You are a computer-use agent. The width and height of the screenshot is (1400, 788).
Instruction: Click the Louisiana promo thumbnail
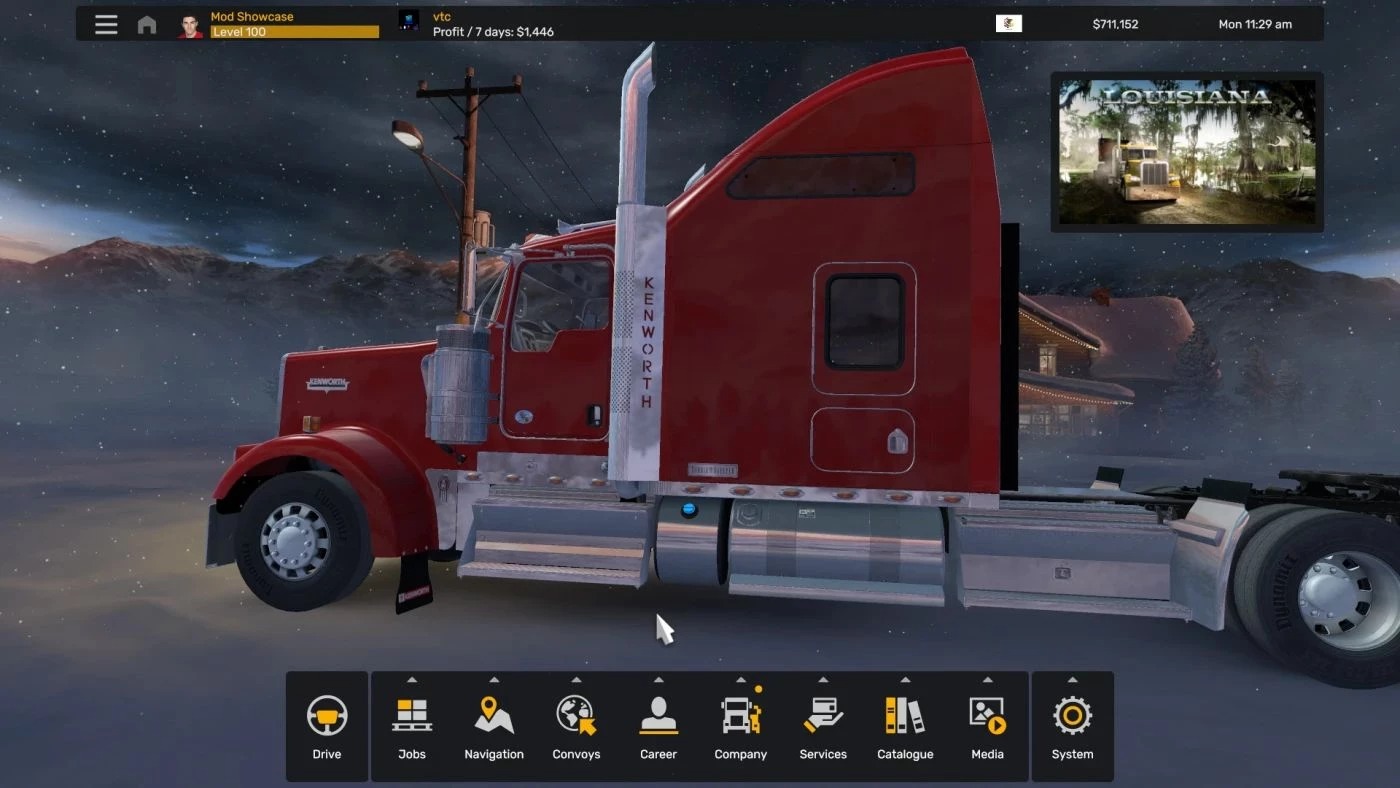pyautogui.click(x=1187, y=152)
